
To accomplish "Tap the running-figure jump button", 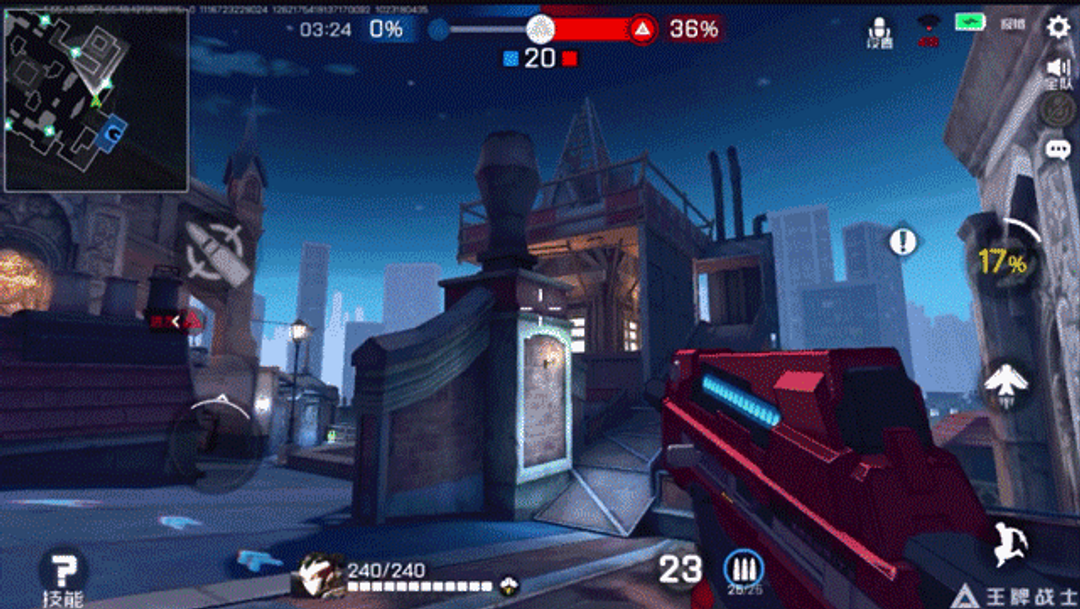I will [1006, 543].
